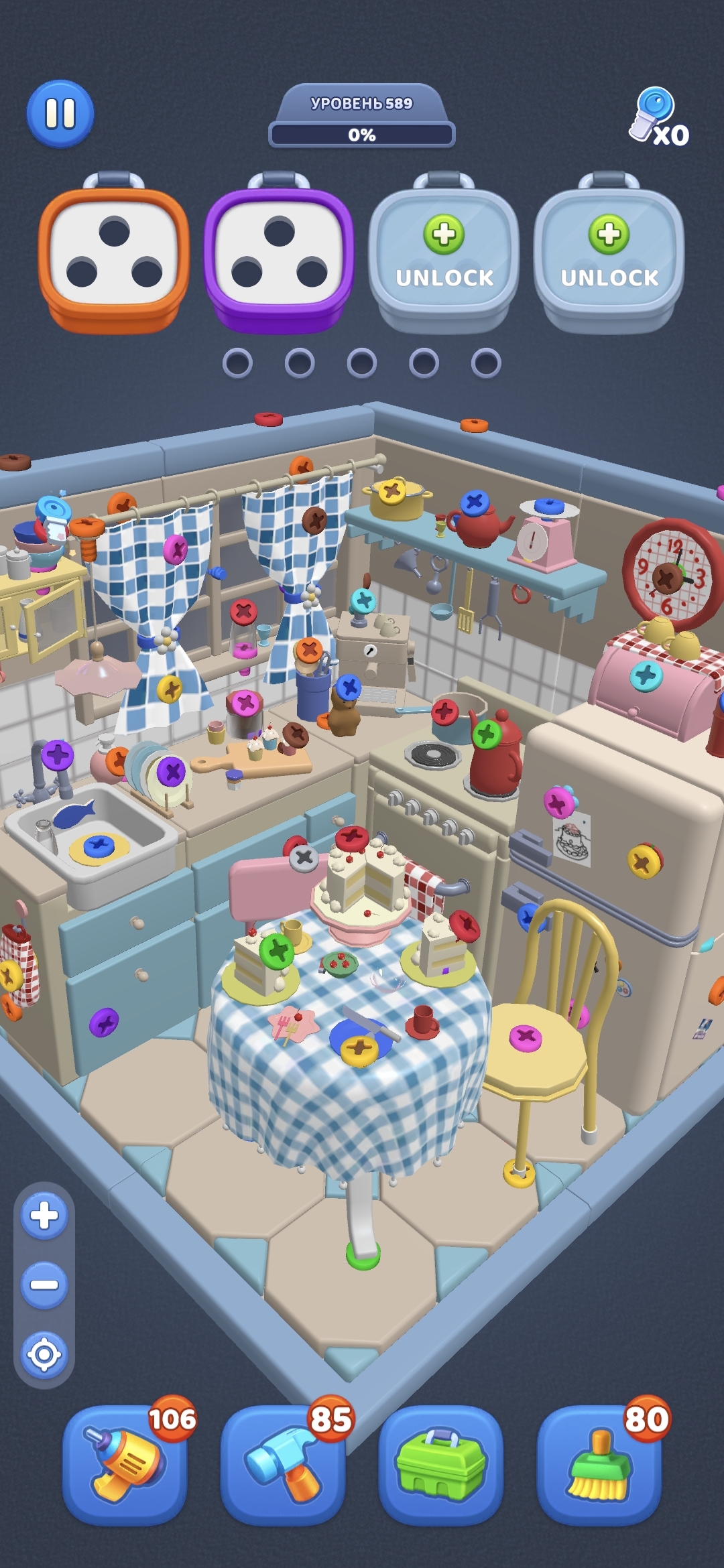Activate the broom booster
The image size is (724, 1568).
599,1464
